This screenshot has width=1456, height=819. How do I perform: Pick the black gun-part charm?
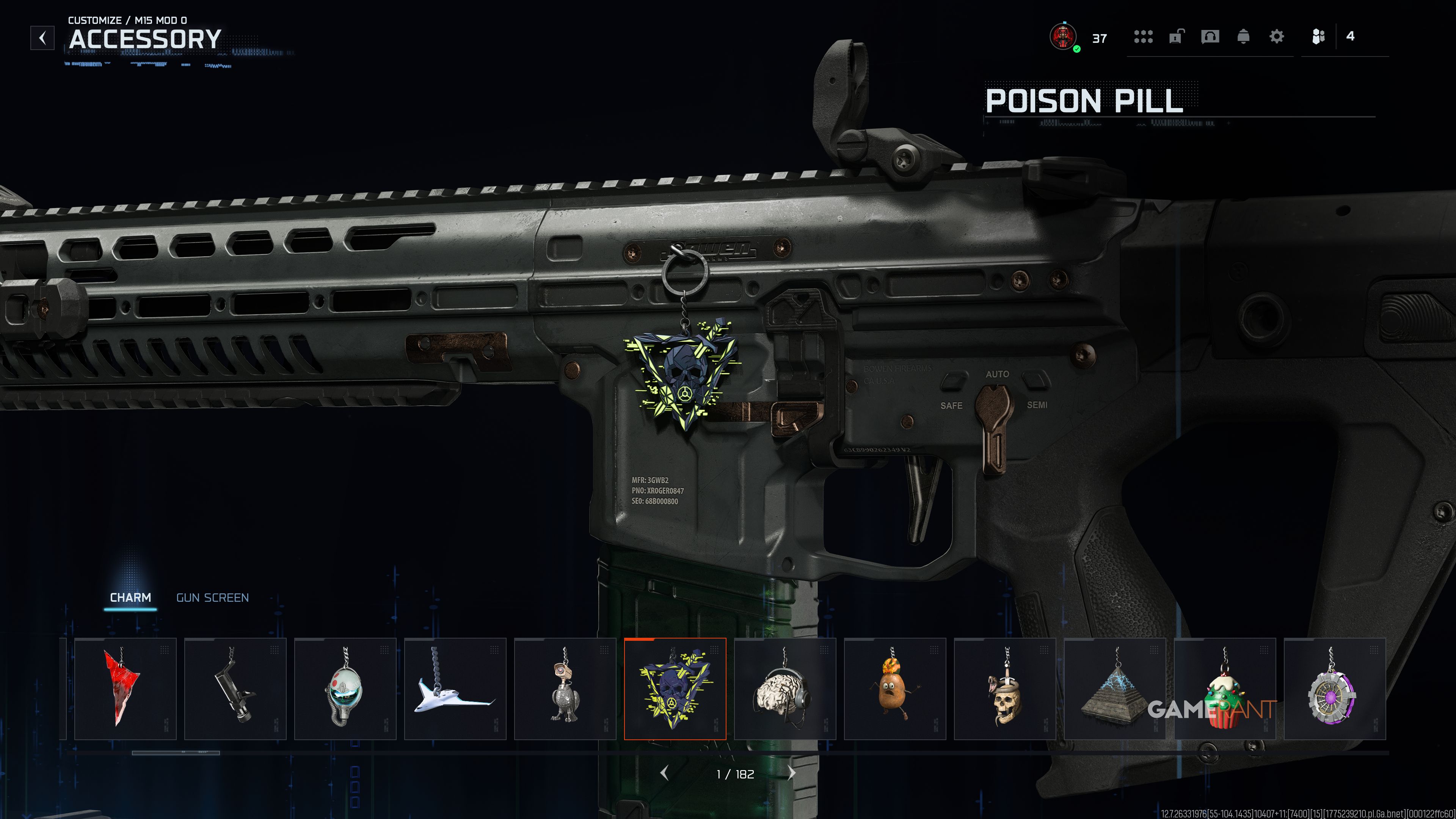click(235, 689)
